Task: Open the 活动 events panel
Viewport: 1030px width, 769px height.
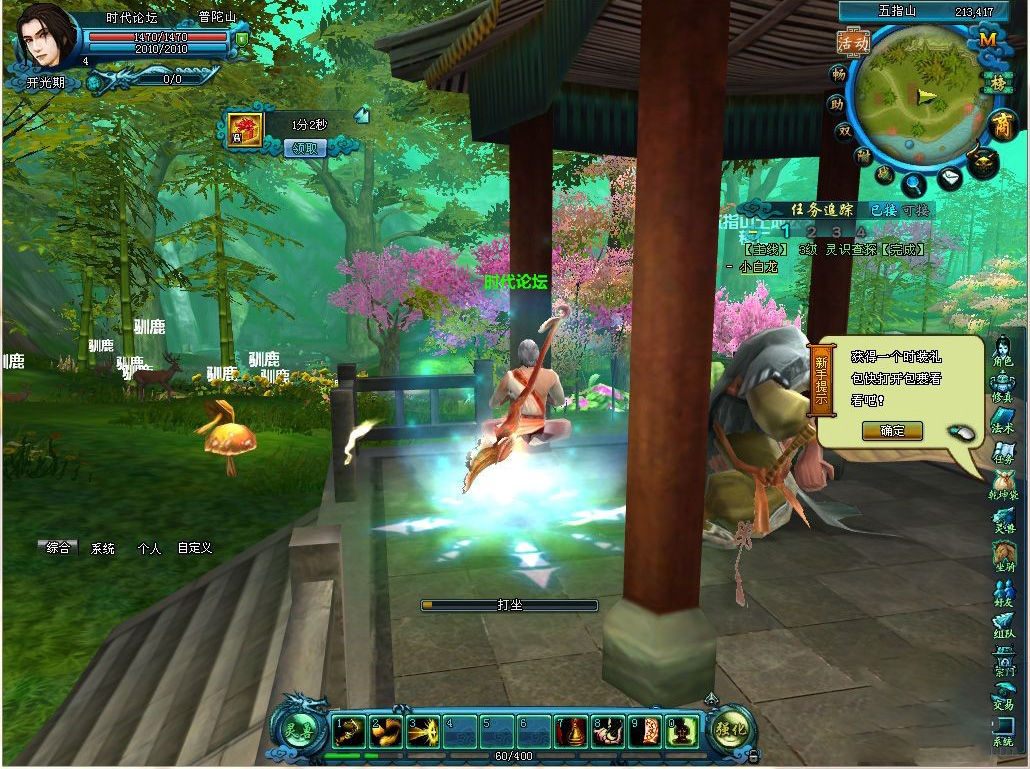Action: 853,42
